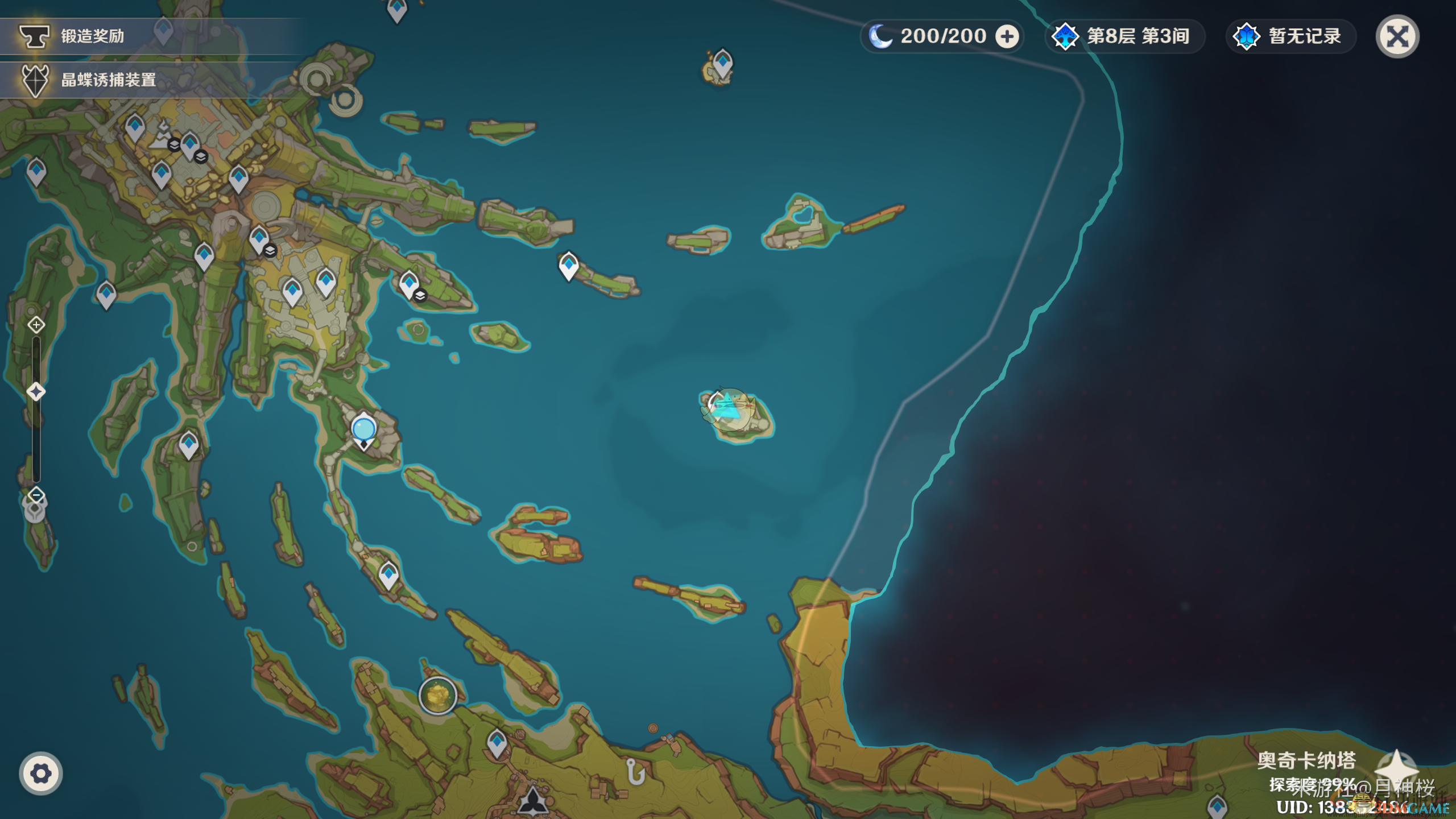This screenshot has height=819, width=1456.
Task: Select the fishing hook spot marker
Action: pos(635,772)
